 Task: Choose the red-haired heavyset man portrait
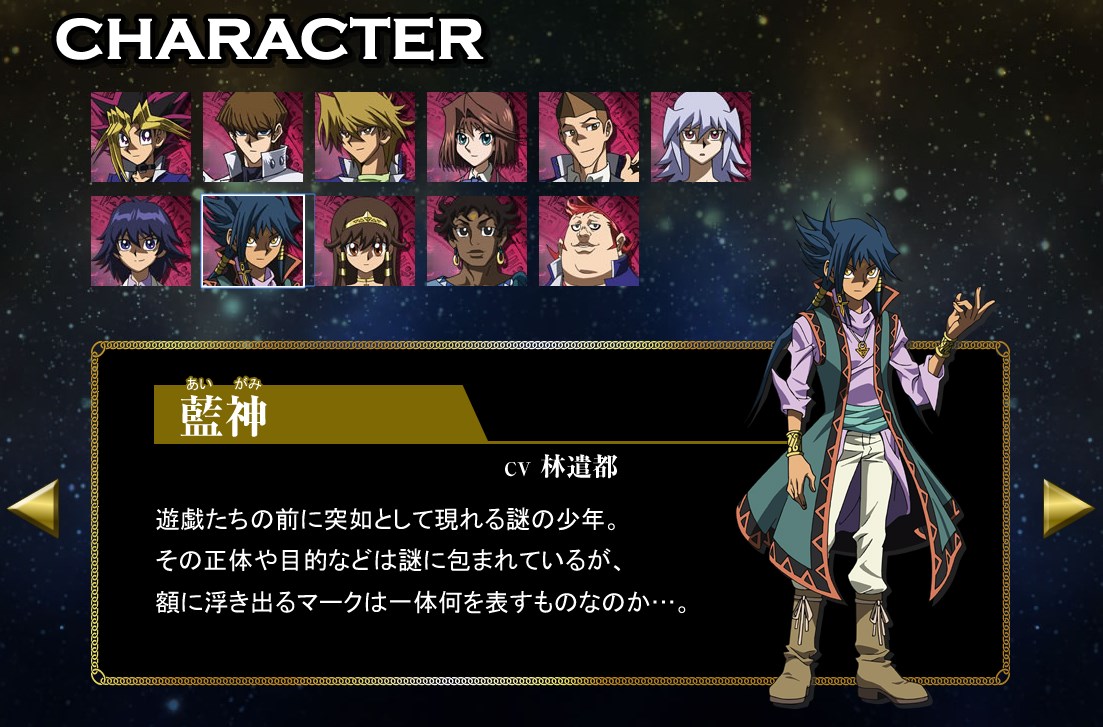click(588, 241)
